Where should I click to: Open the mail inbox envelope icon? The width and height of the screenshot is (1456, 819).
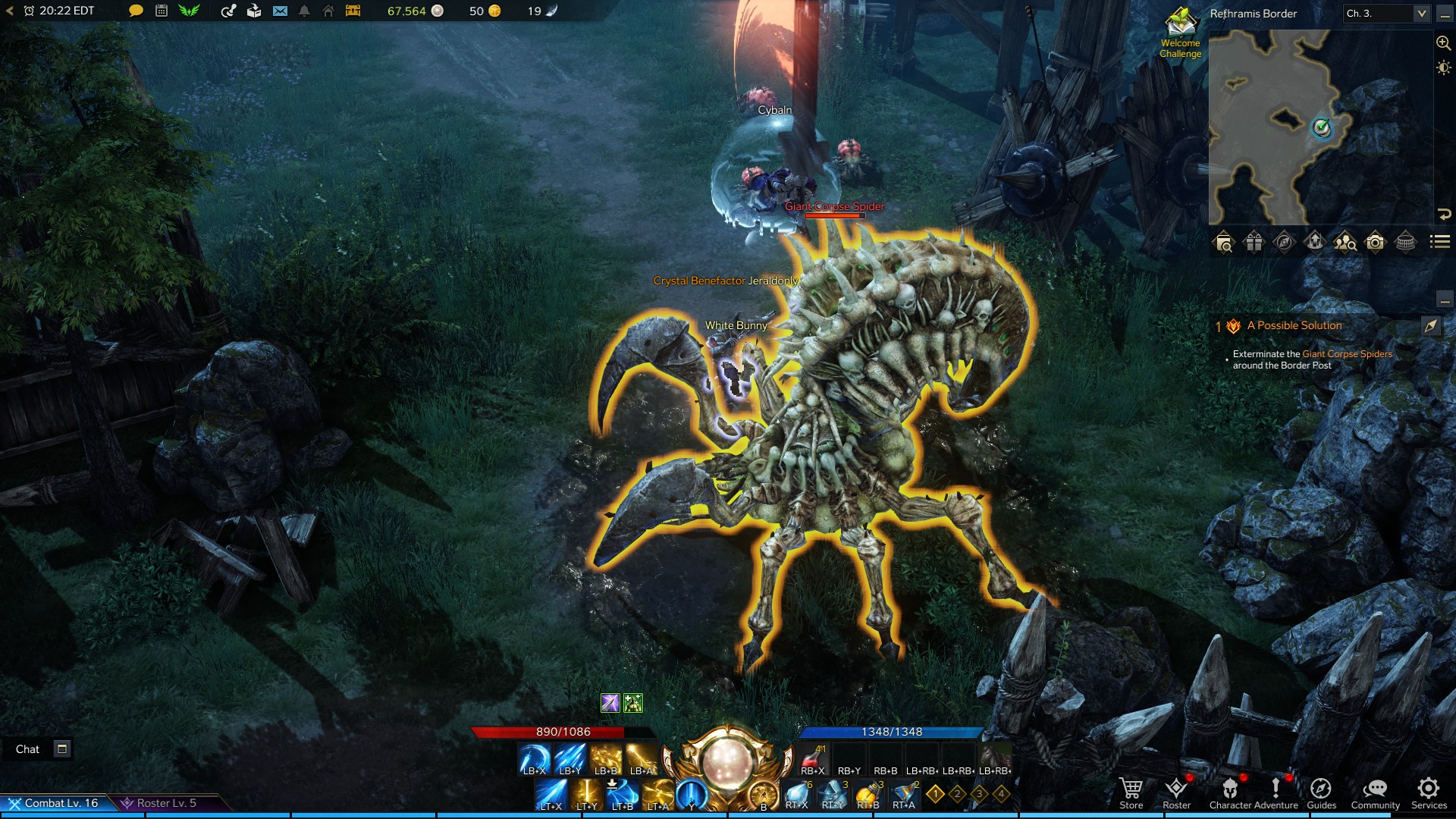tap(278, 11)
